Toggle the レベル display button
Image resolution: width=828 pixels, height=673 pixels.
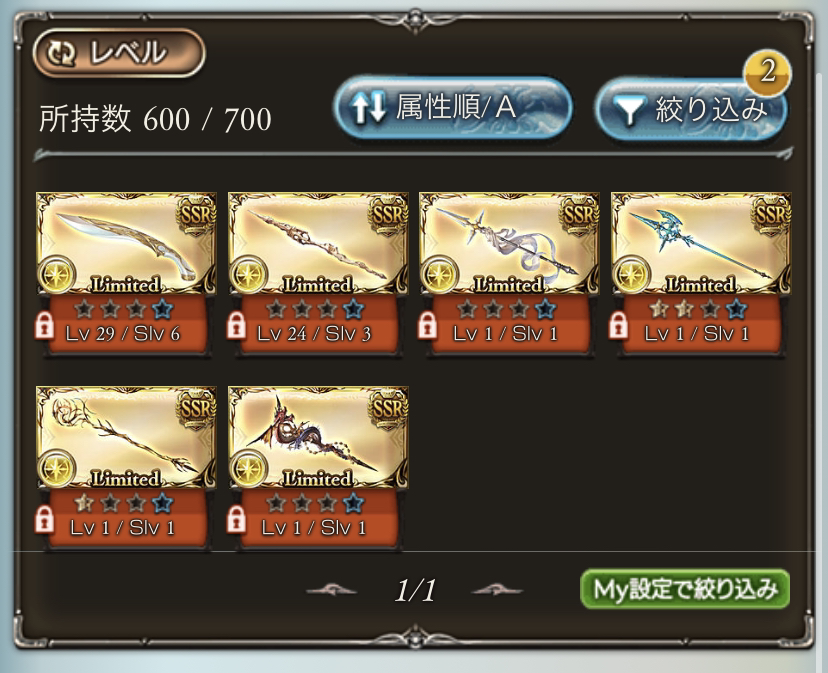(x=119, y=54)
